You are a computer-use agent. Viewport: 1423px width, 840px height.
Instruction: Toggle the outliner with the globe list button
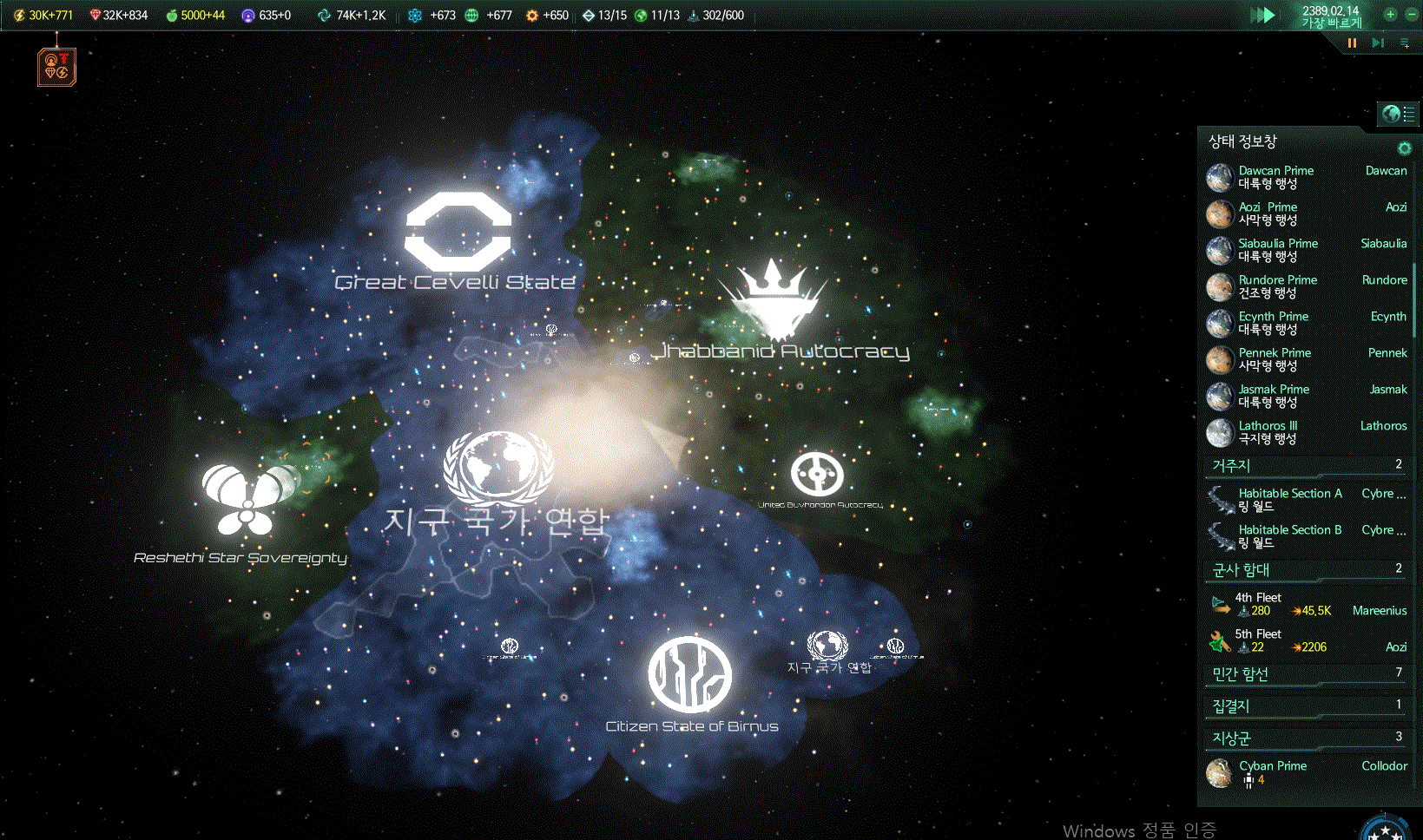coord(1398,114)
